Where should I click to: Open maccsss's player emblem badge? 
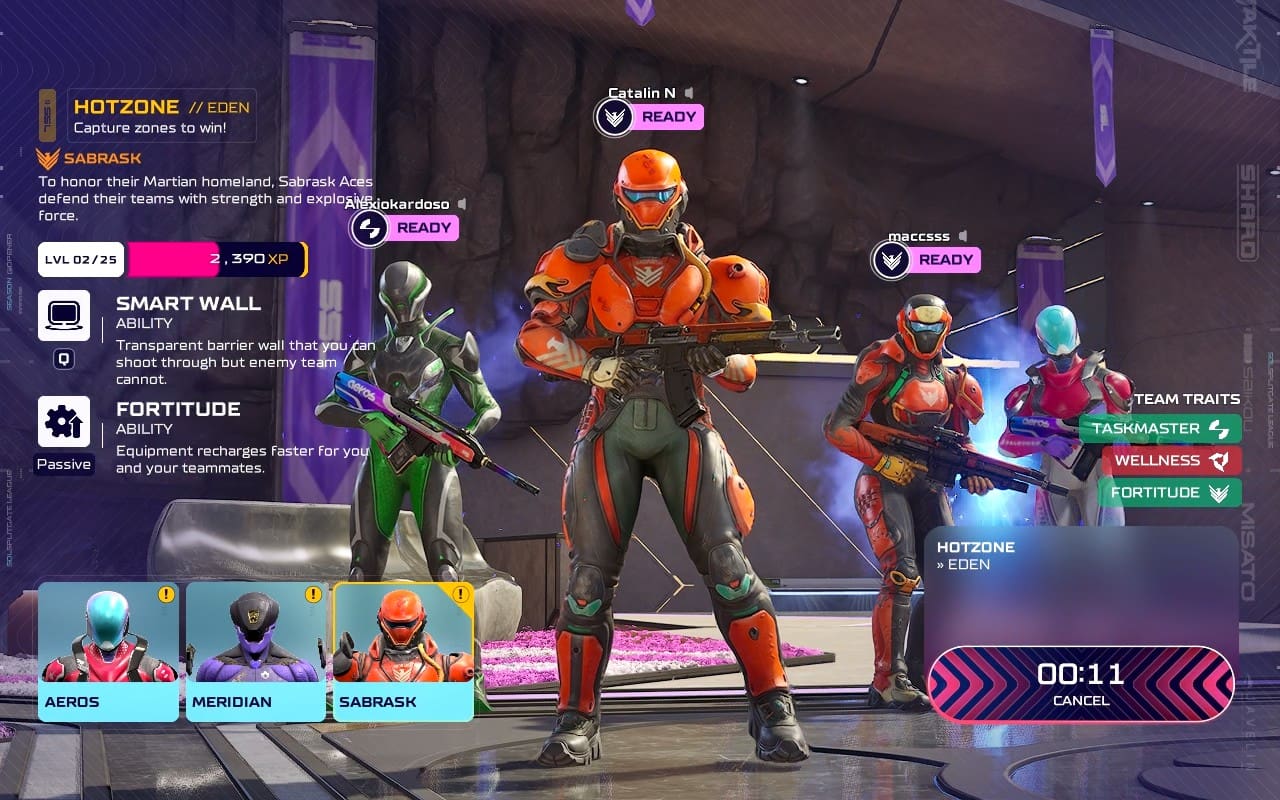click(891, 260)
